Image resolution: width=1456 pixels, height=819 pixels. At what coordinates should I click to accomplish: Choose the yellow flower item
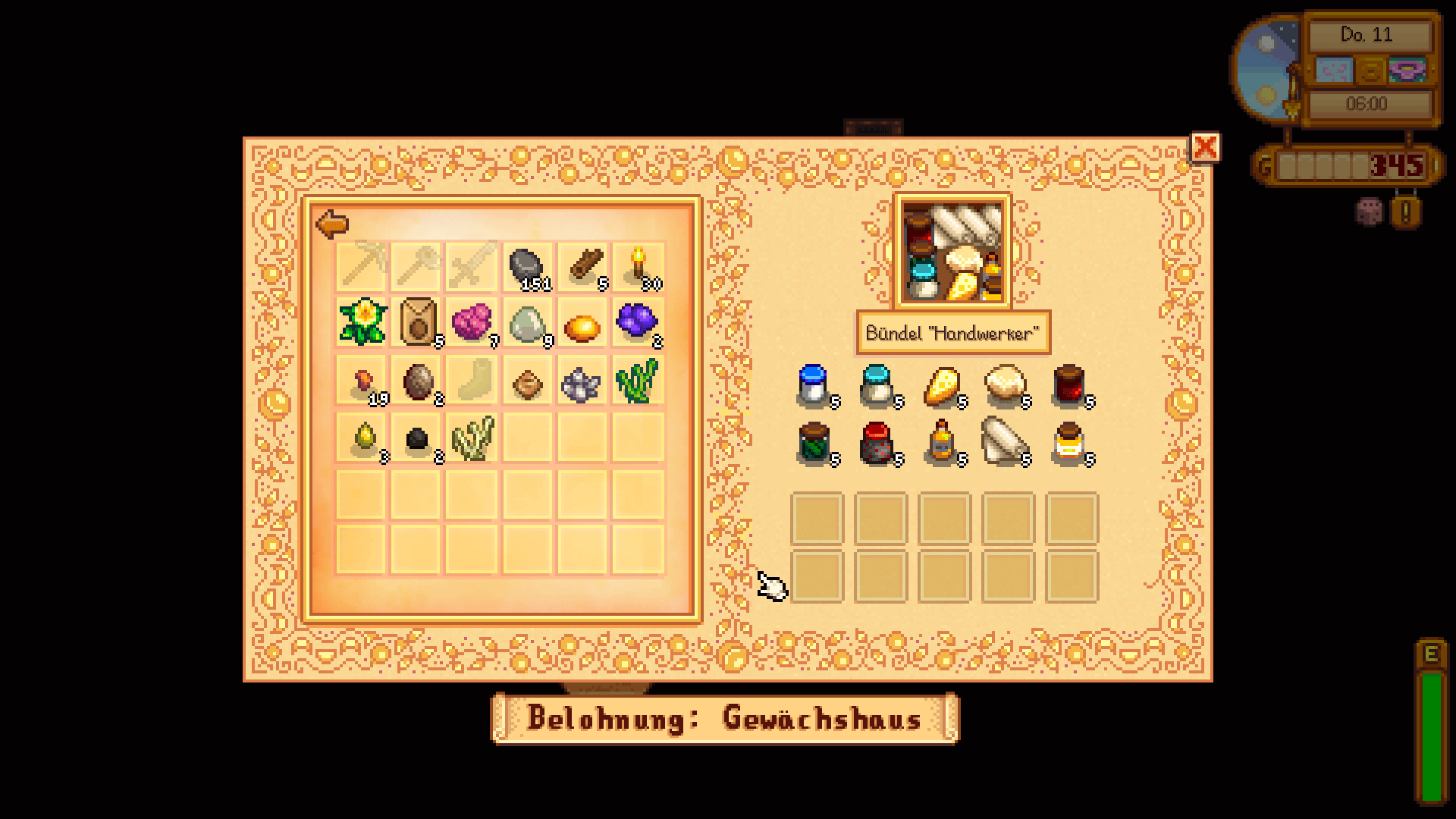(362, 322)
